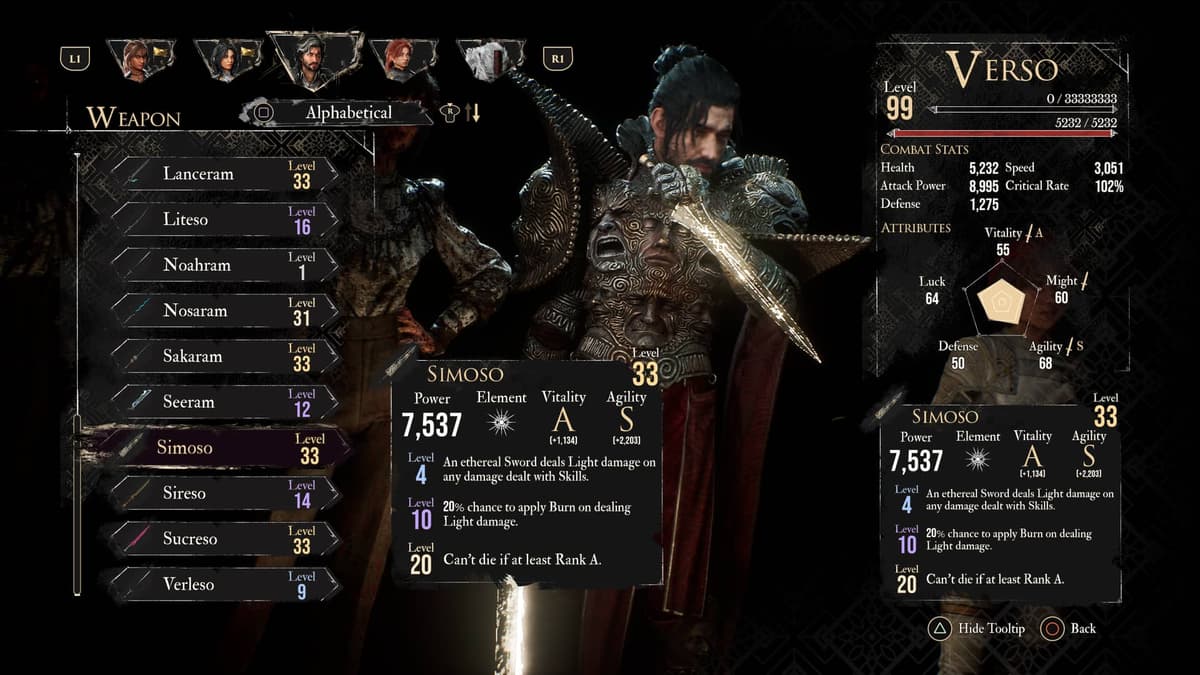Equip the Sakaram weapon

pos(225,356)
